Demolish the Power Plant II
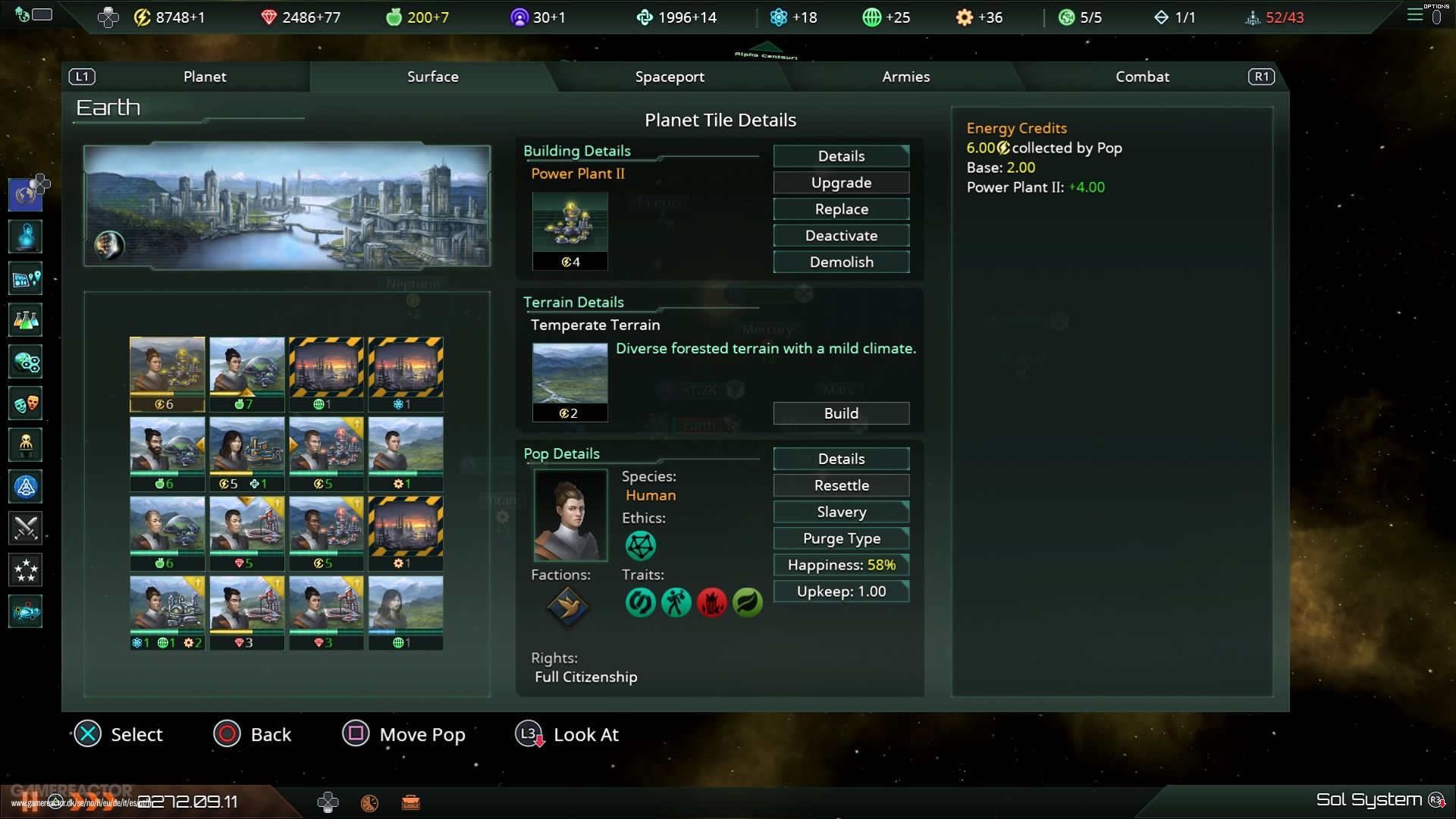This screenshot has width=1456, height=819. pyautogui.click(x=840, y=262)
